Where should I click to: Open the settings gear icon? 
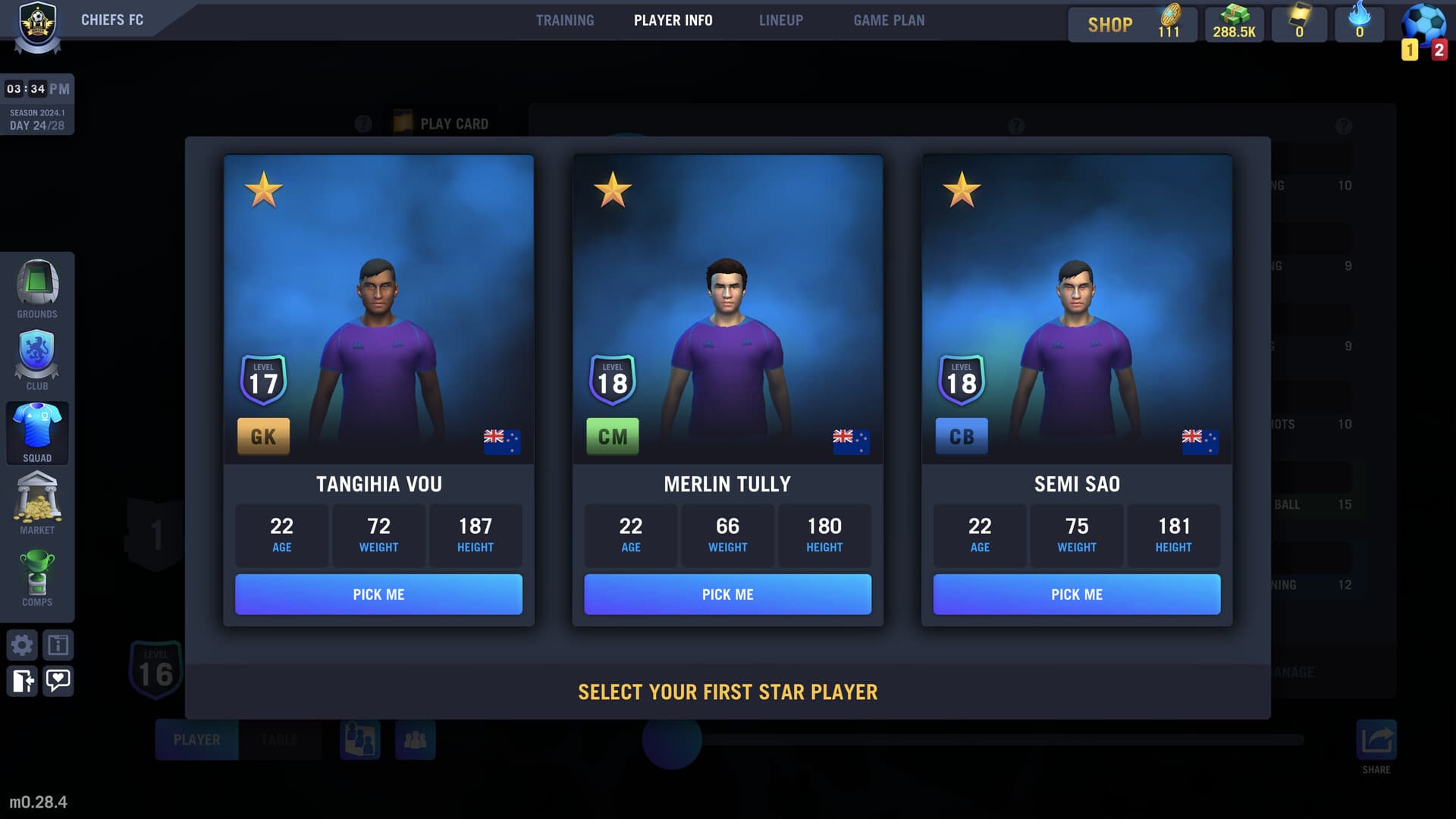(22, 644)
